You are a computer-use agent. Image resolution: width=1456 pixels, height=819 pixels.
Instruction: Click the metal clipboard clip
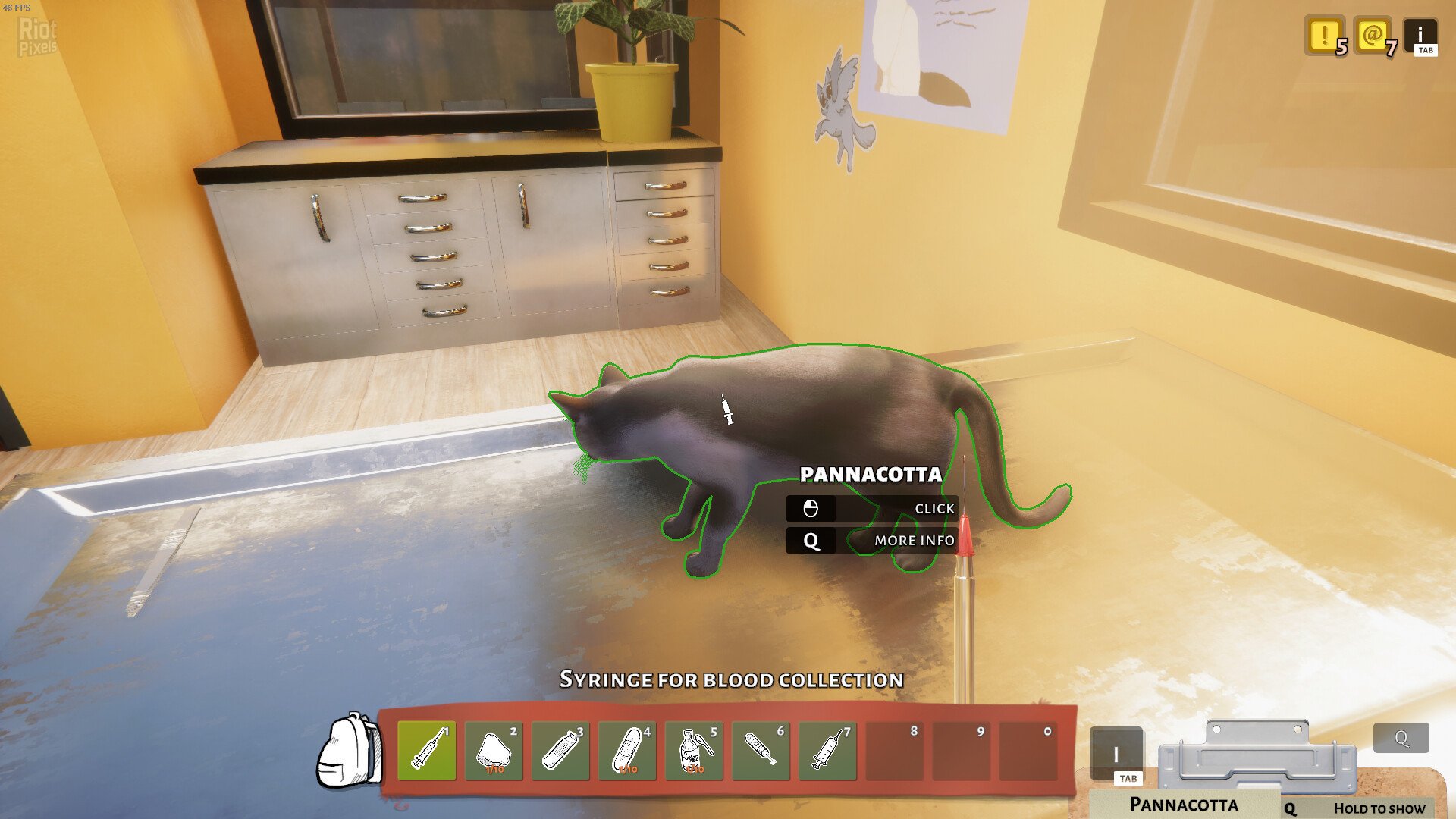pos(1257,755)
